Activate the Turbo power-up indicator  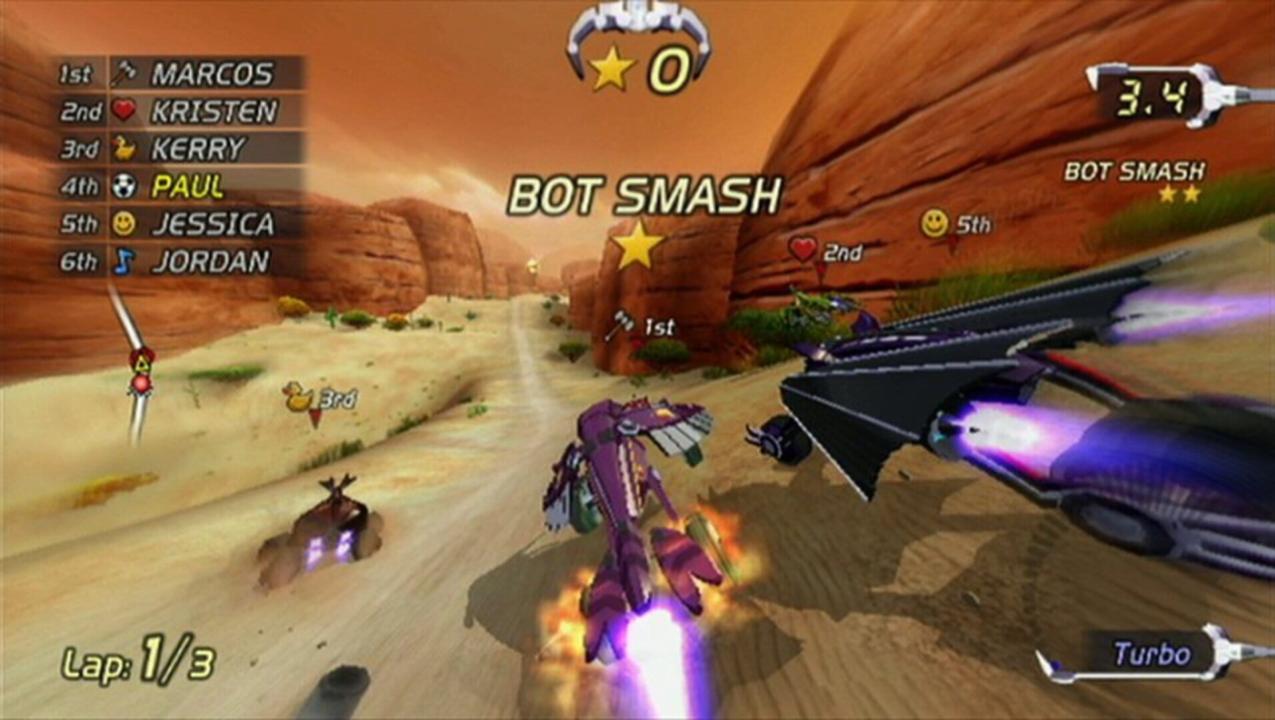(x=1152, y=655)
